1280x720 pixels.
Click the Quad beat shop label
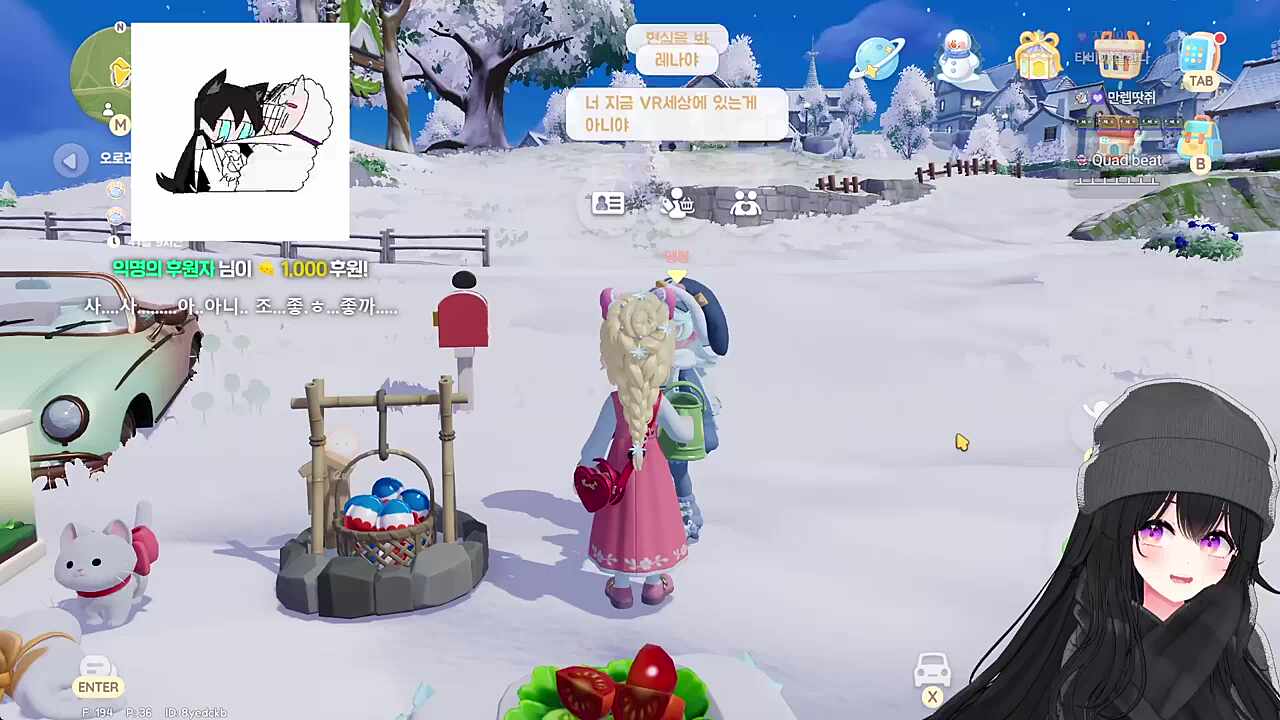coord(1127,160)
